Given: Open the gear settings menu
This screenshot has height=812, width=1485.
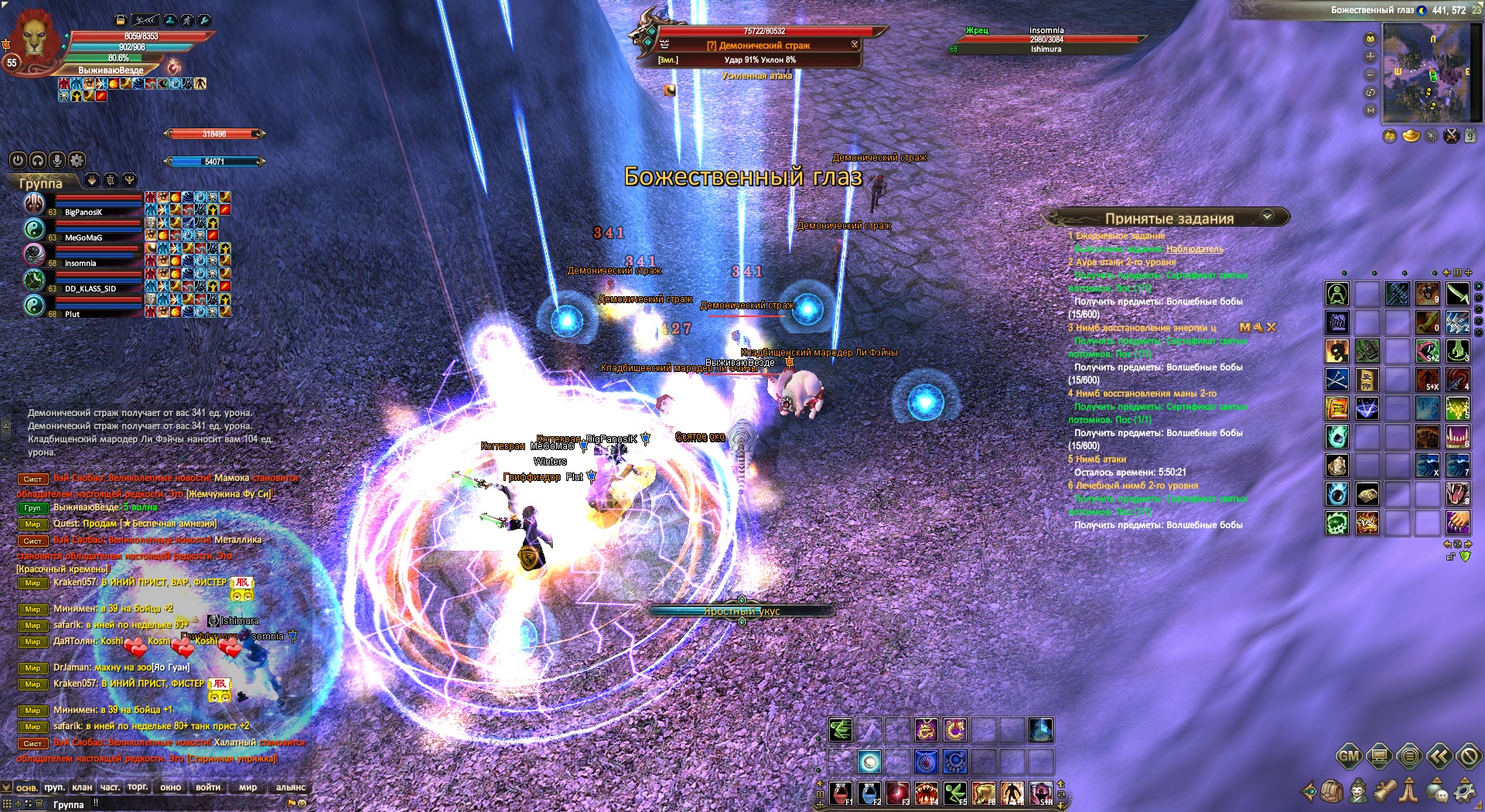Looking at the screenshot, I should (1464, 790).
